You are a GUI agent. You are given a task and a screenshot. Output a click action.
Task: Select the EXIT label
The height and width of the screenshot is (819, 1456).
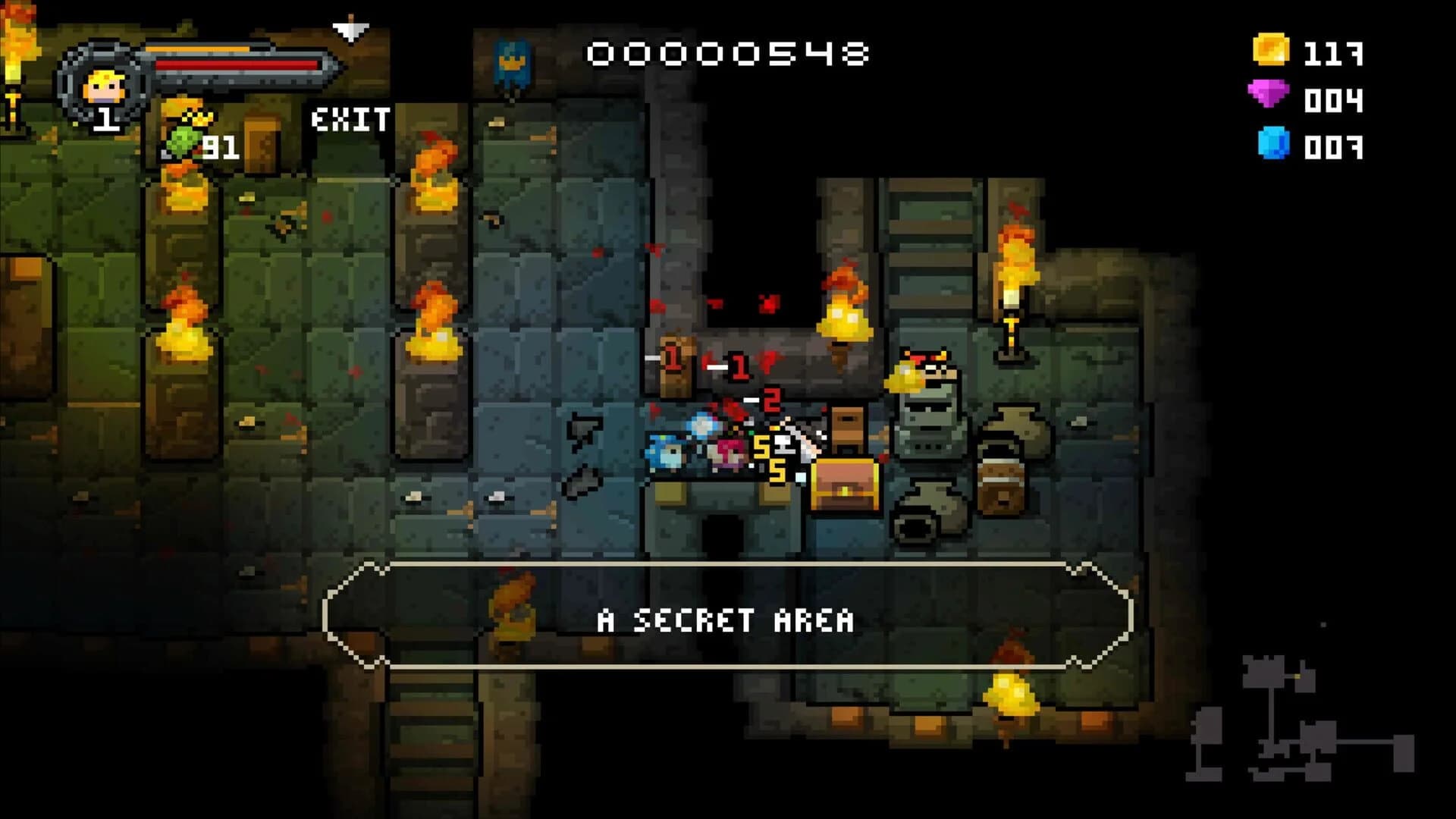pos(349,118)
